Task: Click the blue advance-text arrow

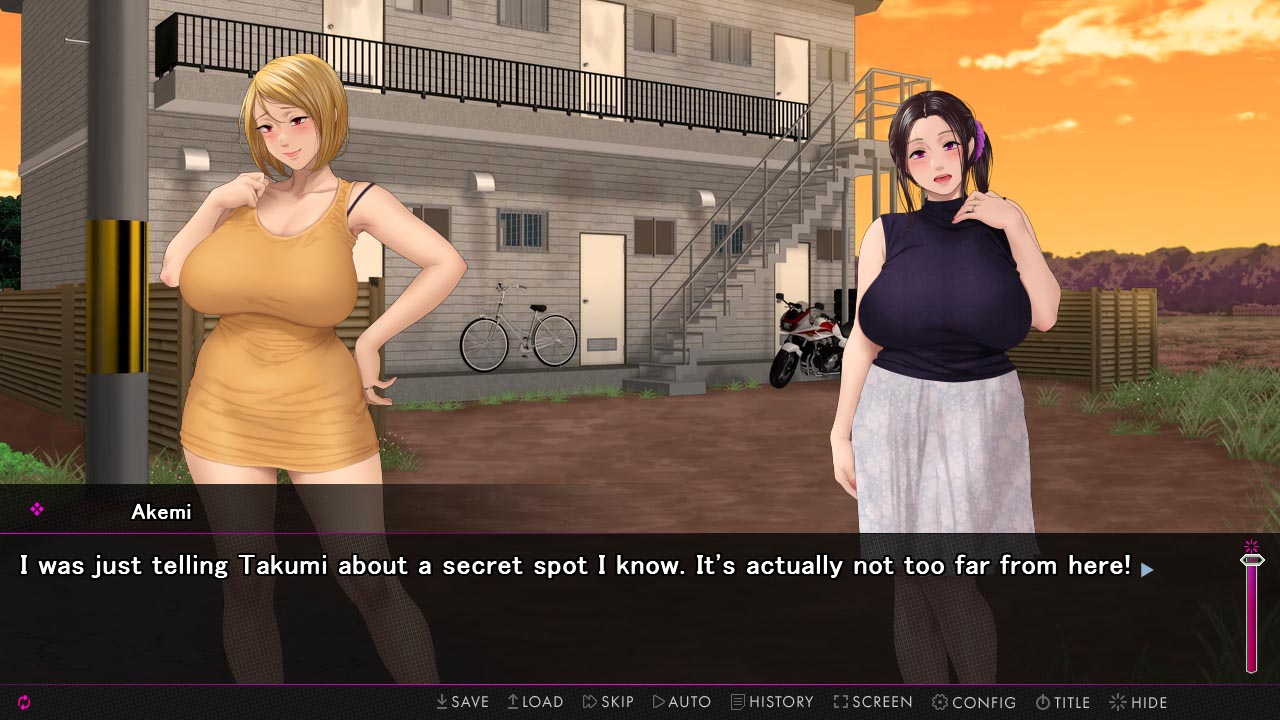Action: [1147, 569]
